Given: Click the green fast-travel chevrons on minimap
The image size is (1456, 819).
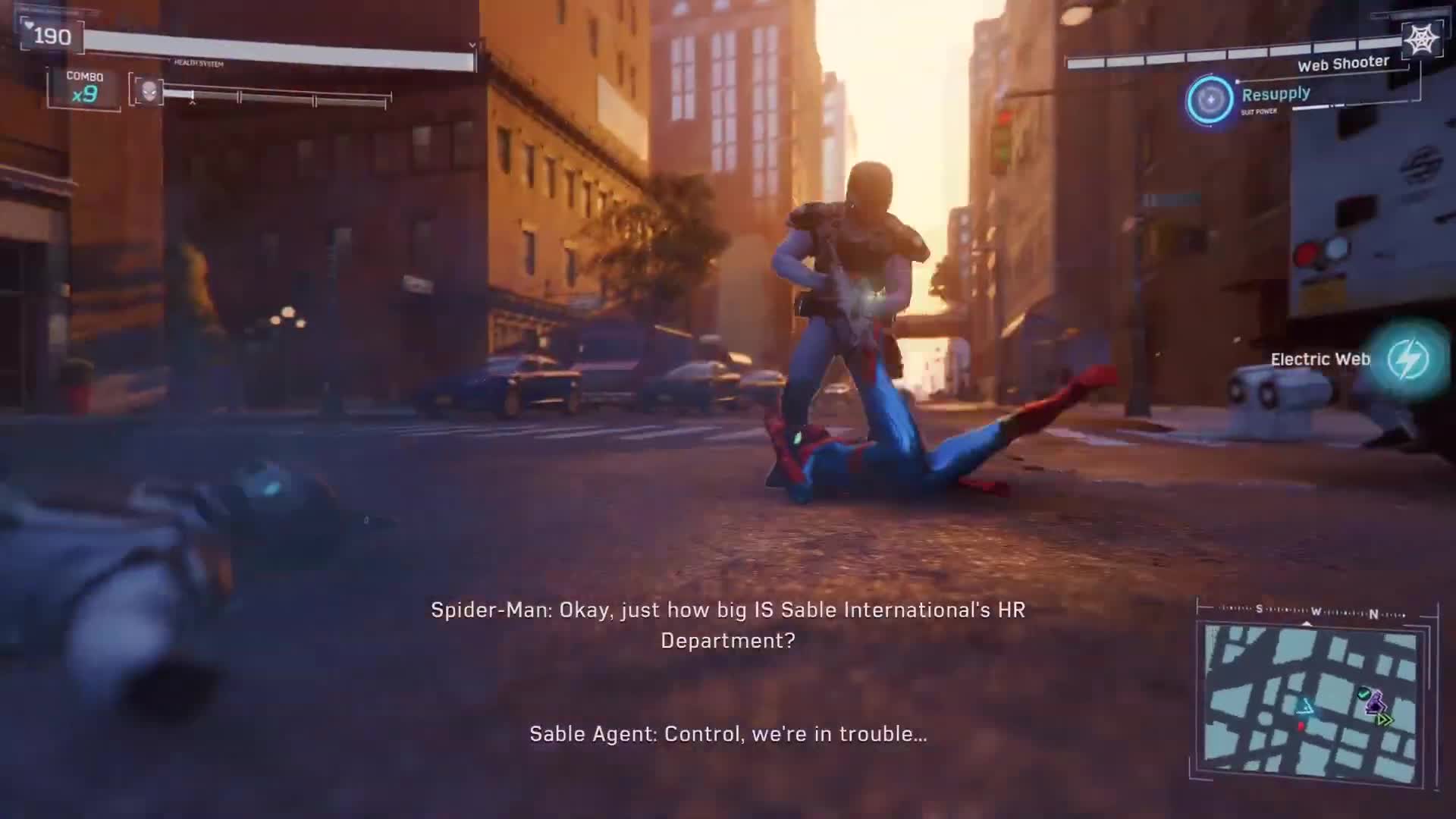Looking at the screenshot, I should 1383,719.
